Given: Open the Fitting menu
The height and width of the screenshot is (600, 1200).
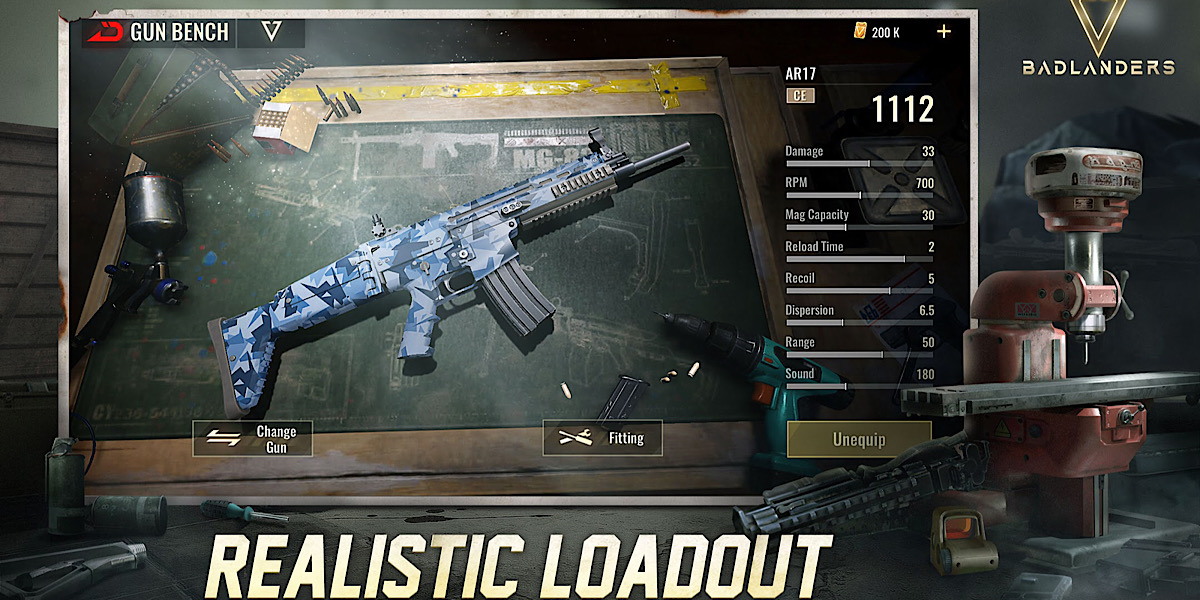Looking at the screenshot, I should [602, 437].
